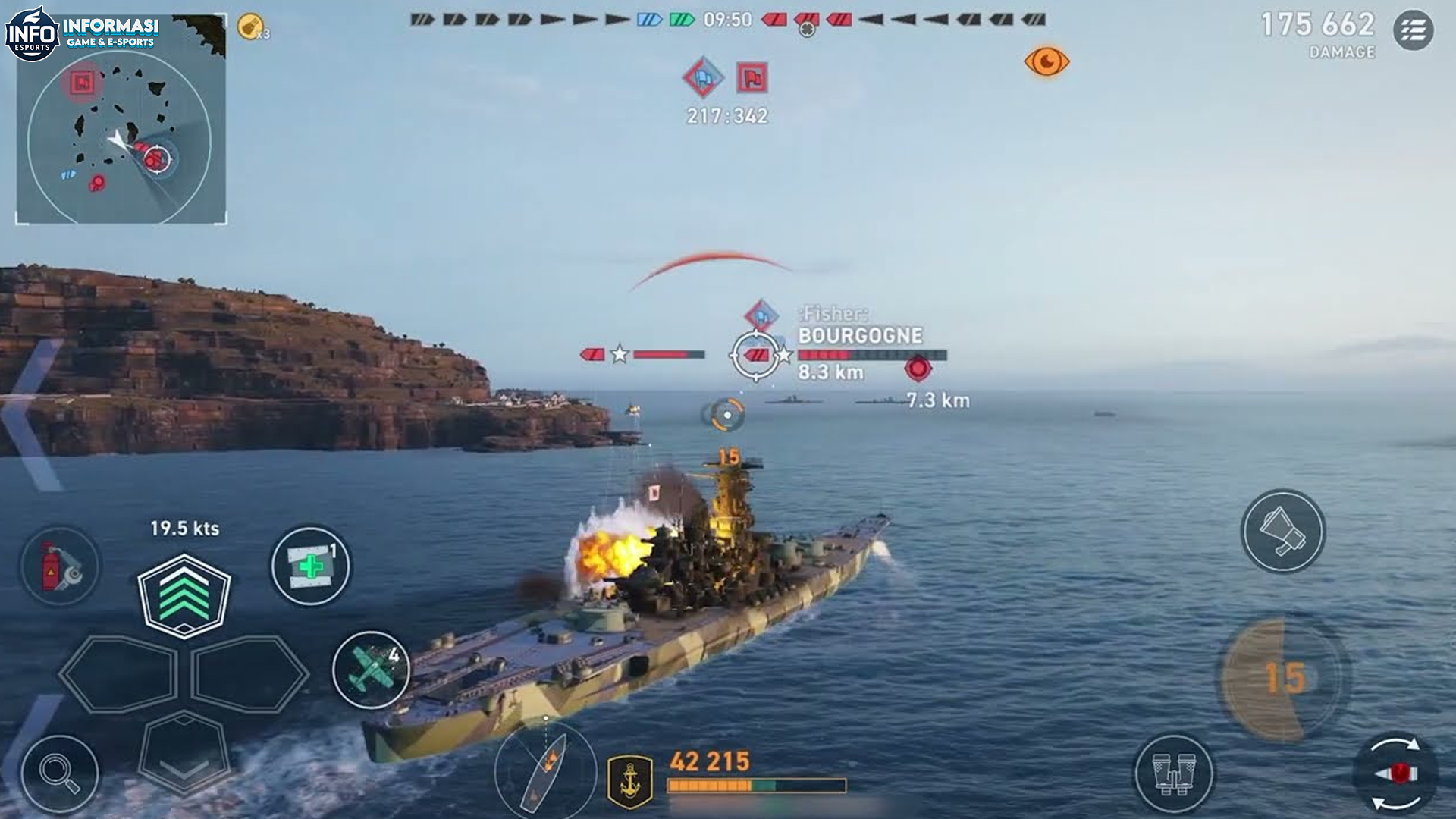Tap the capture point flag indicator
Screen dimensions: 1456x819
(752, 76)
